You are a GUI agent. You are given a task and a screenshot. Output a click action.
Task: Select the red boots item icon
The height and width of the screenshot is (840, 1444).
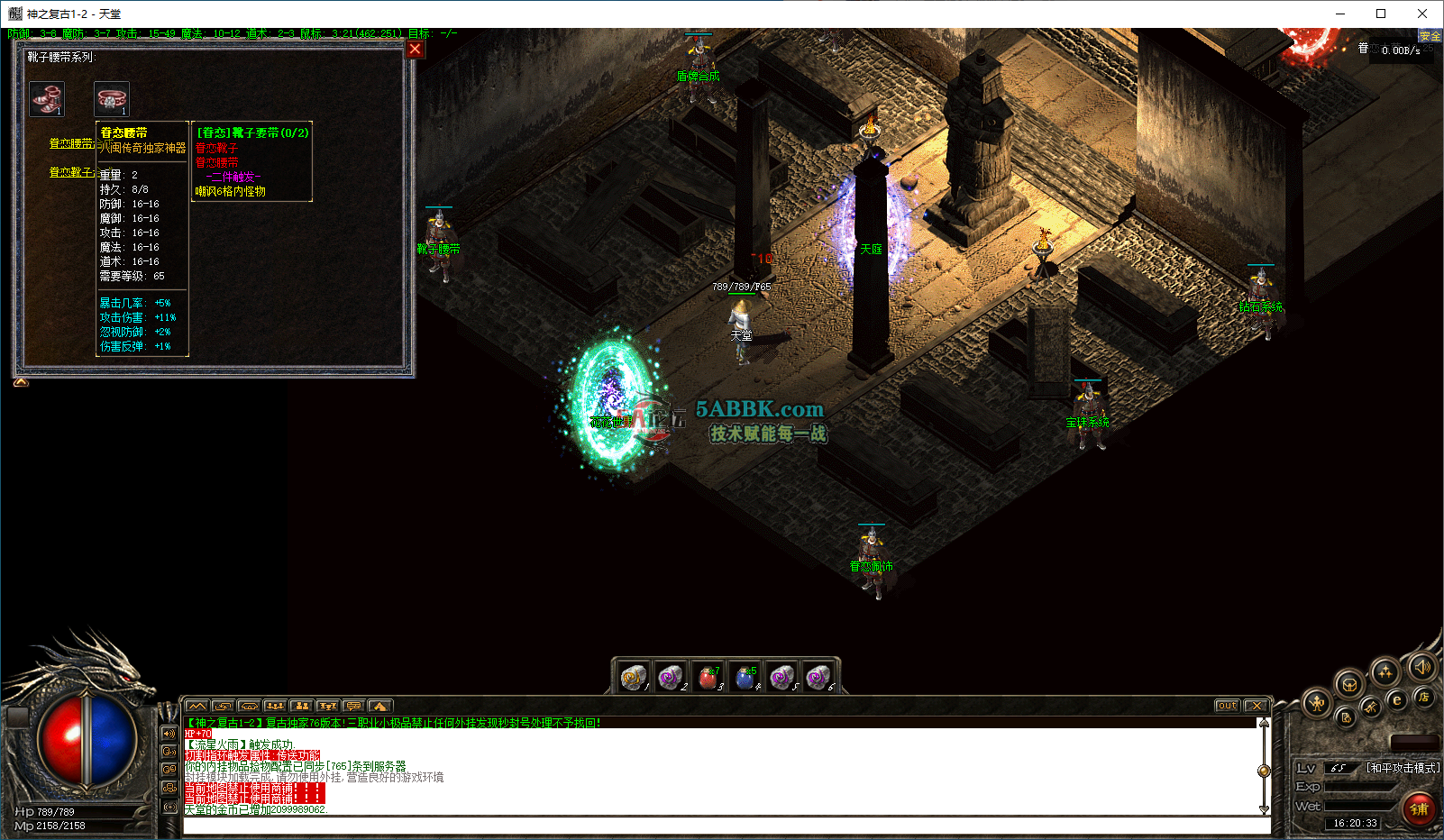tap(47, 98)
